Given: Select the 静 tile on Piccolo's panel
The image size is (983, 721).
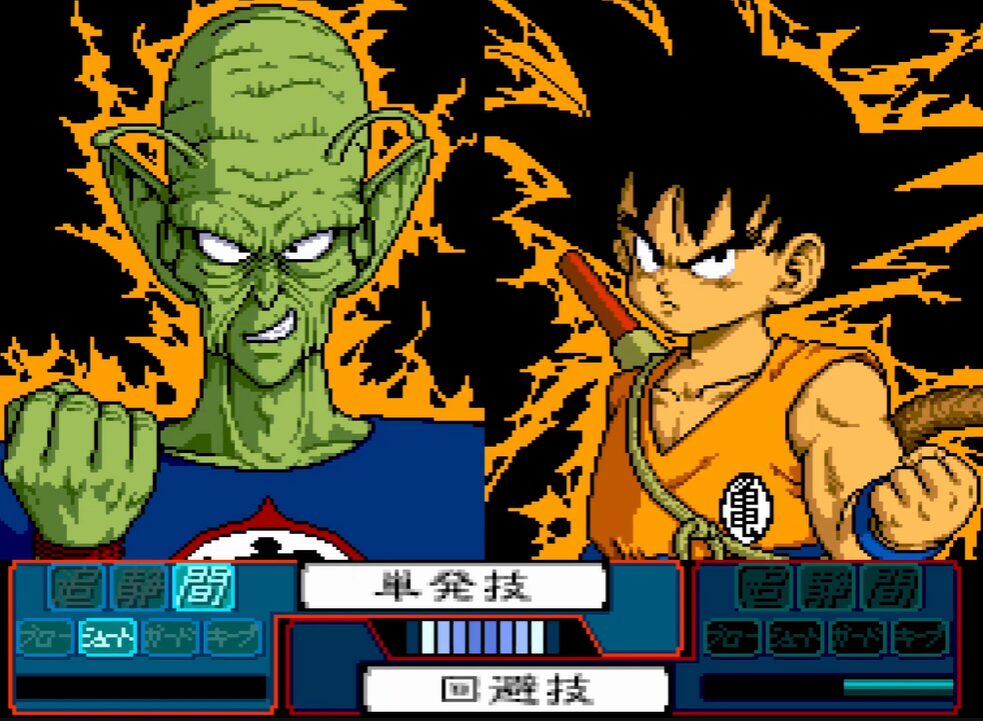Looking at the screenshot, I should point(138,588).
